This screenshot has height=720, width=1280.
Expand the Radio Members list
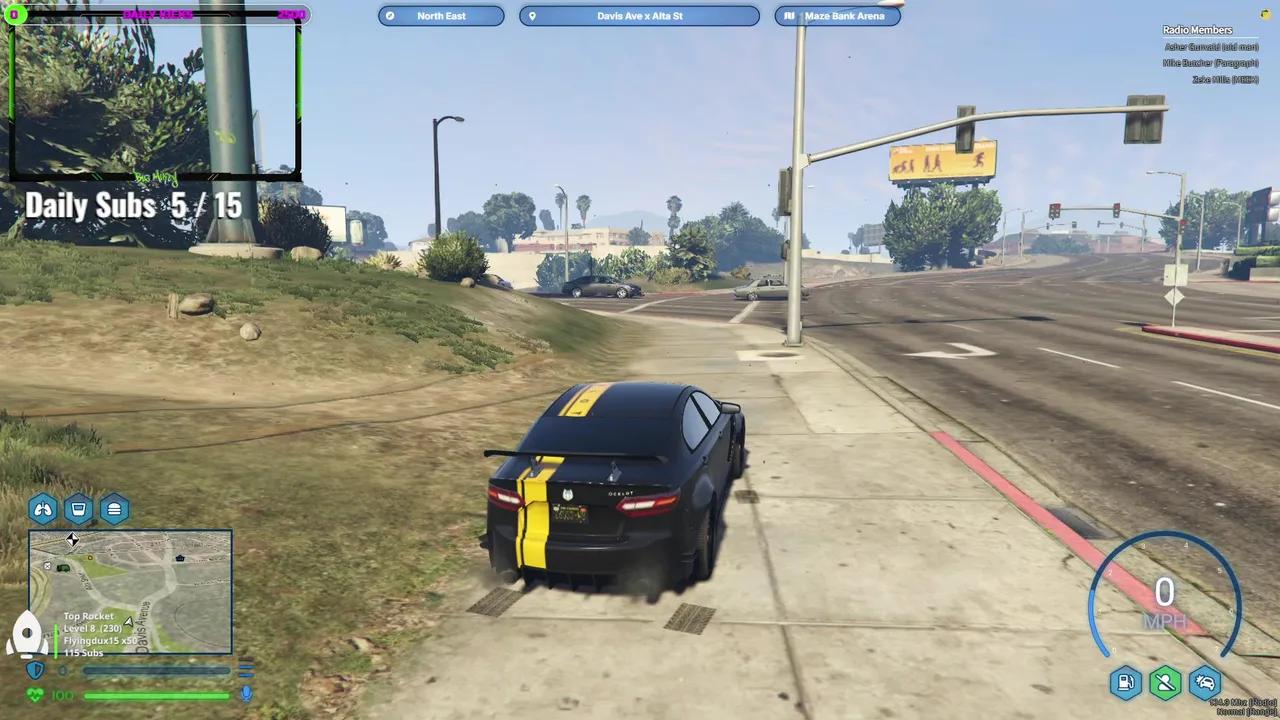pos(1197,29)
